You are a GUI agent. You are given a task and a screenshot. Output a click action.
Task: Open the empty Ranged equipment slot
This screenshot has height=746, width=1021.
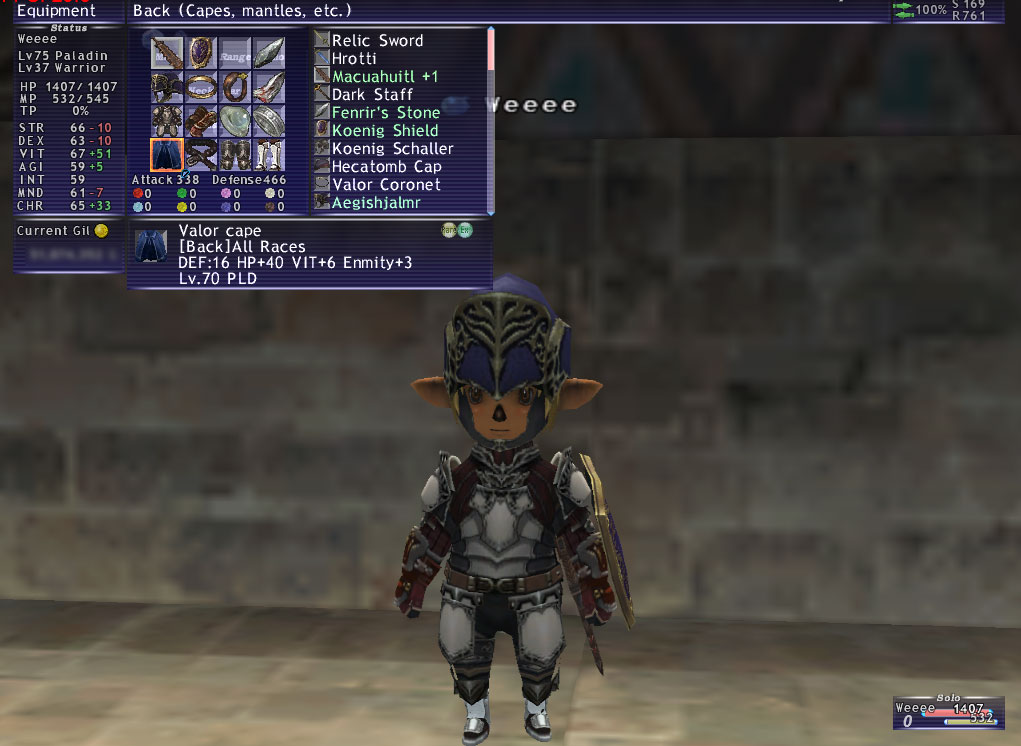[235, 53]
